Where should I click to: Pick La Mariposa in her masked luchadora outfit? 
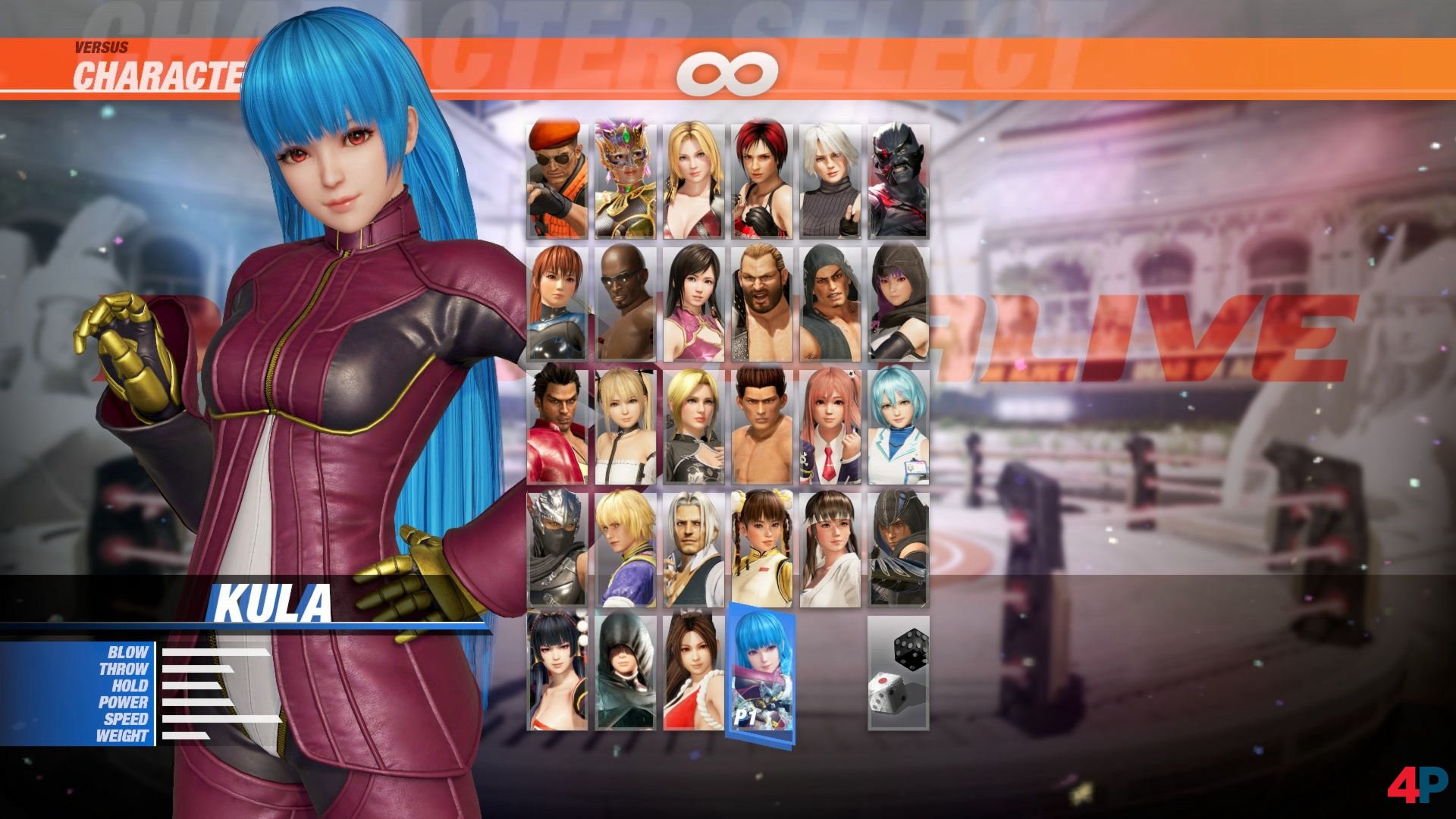tap(625, 177)
